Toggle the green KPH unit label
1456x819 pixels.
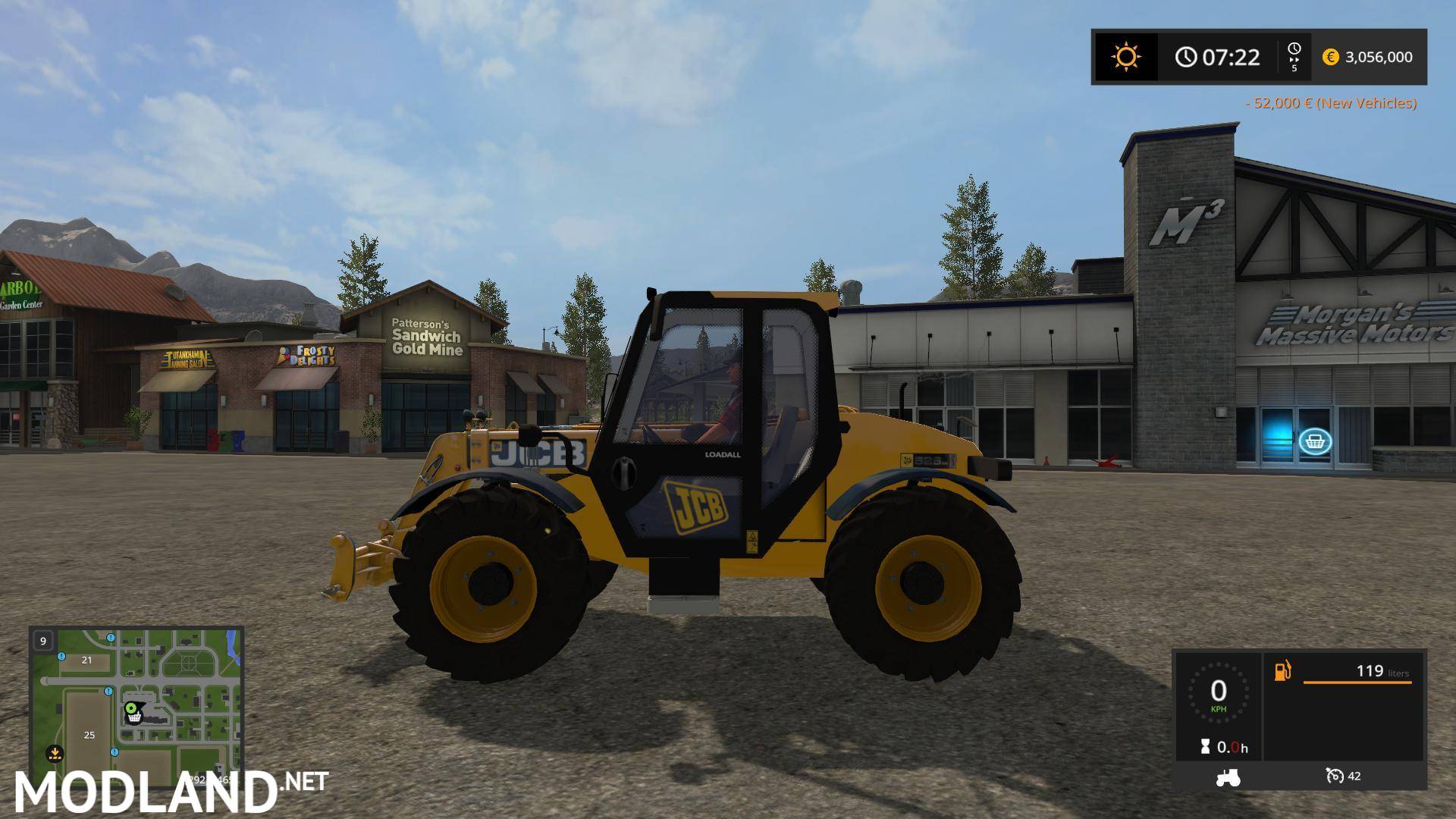tap(1219, 710)
